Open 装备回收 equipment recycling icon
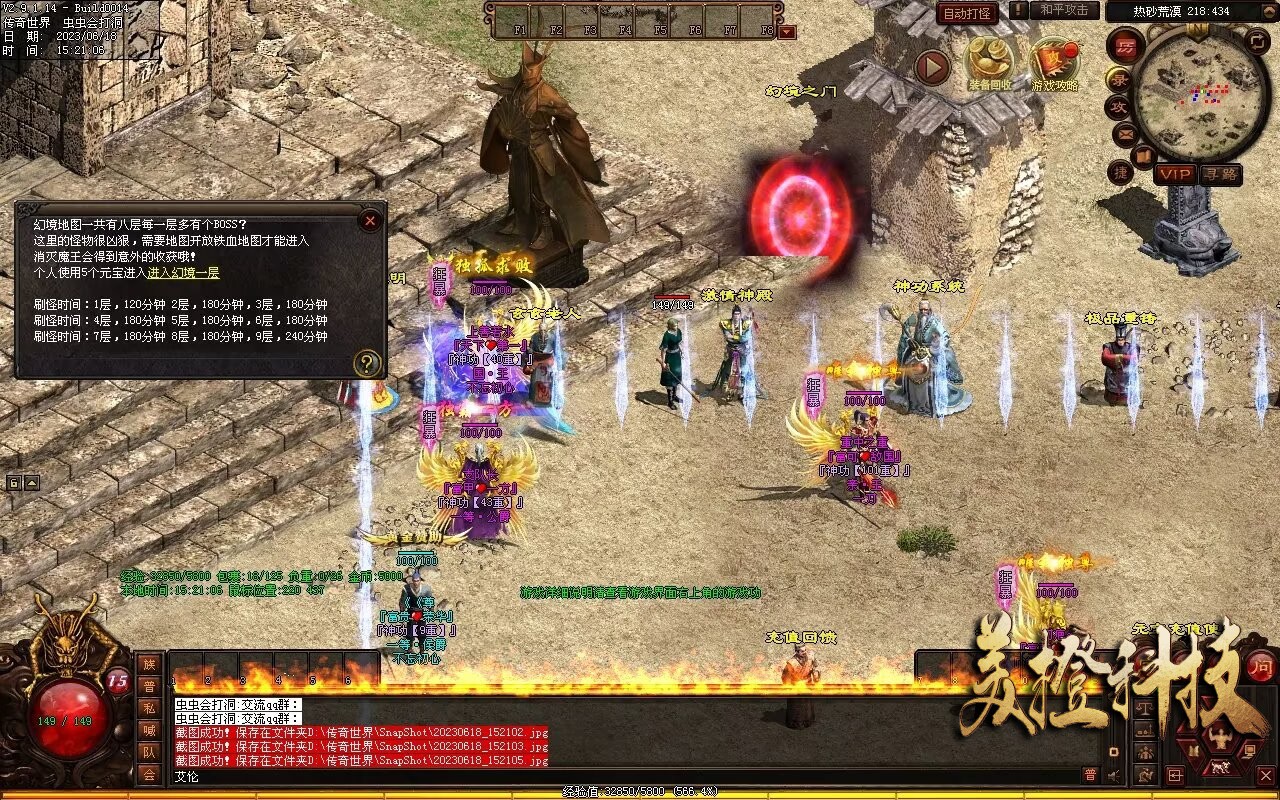This screenshot has height=800, width=1280. point(989,64)
